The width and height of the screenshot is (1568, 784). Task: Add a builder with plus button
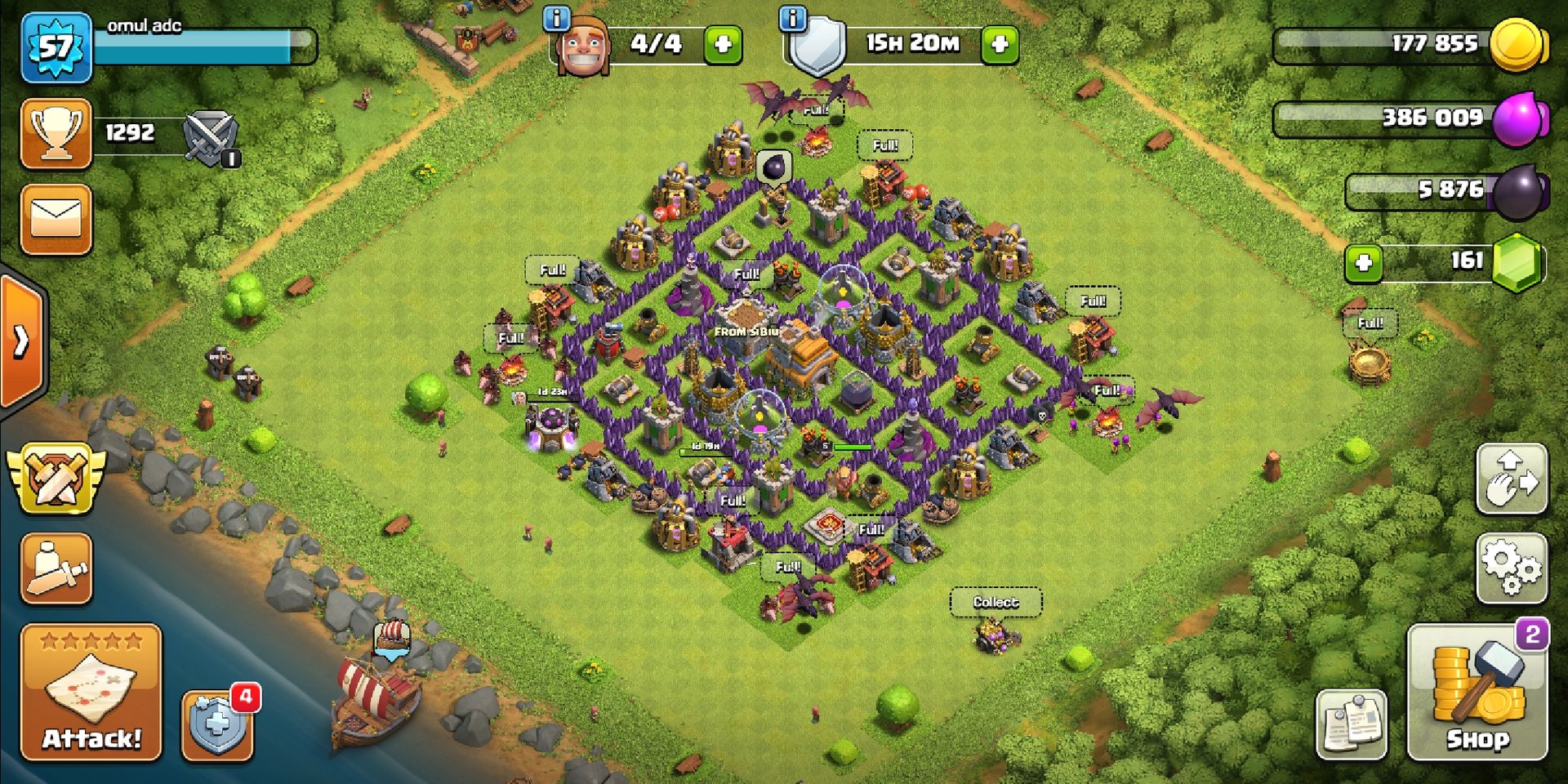tap(723, 44)
